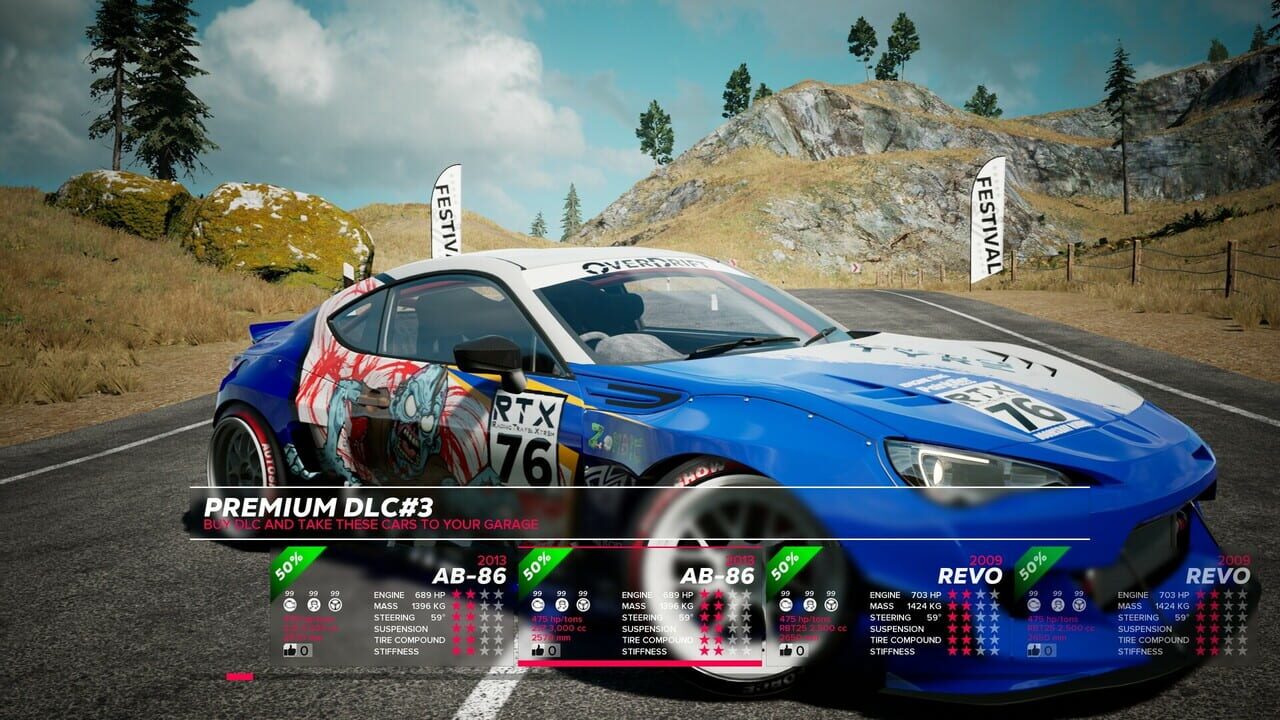Viewport: 1280px width, 720px height.
Task: Click the steering wheel icon on the last REVO card
Action: (1078, 605)
